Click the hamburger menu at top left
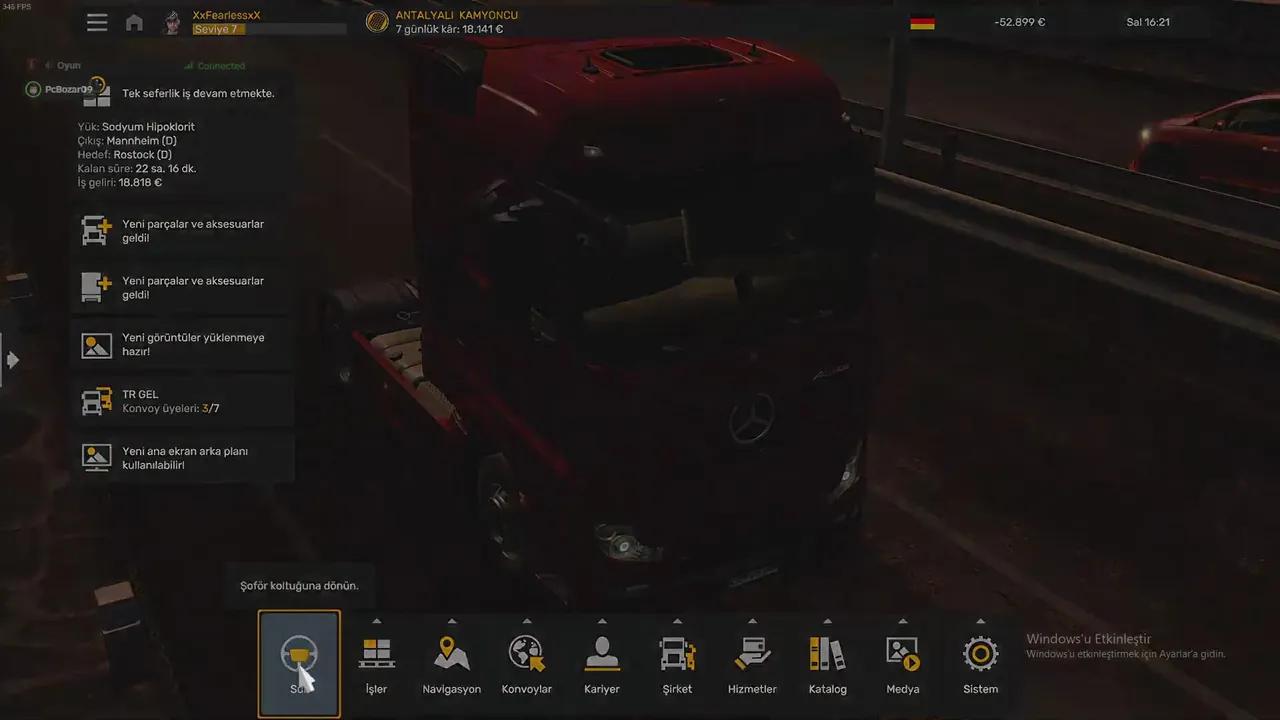The width and height of the screenshot is (1280, 720). pyautogui.click(x=97, y=21)
